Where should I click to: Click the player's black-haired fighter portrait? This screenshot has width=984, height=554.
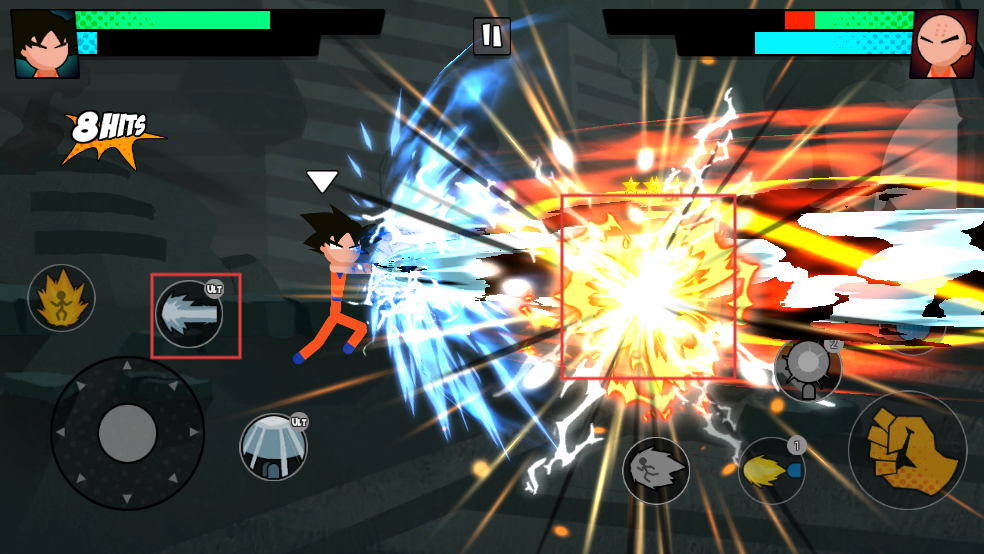46,44
